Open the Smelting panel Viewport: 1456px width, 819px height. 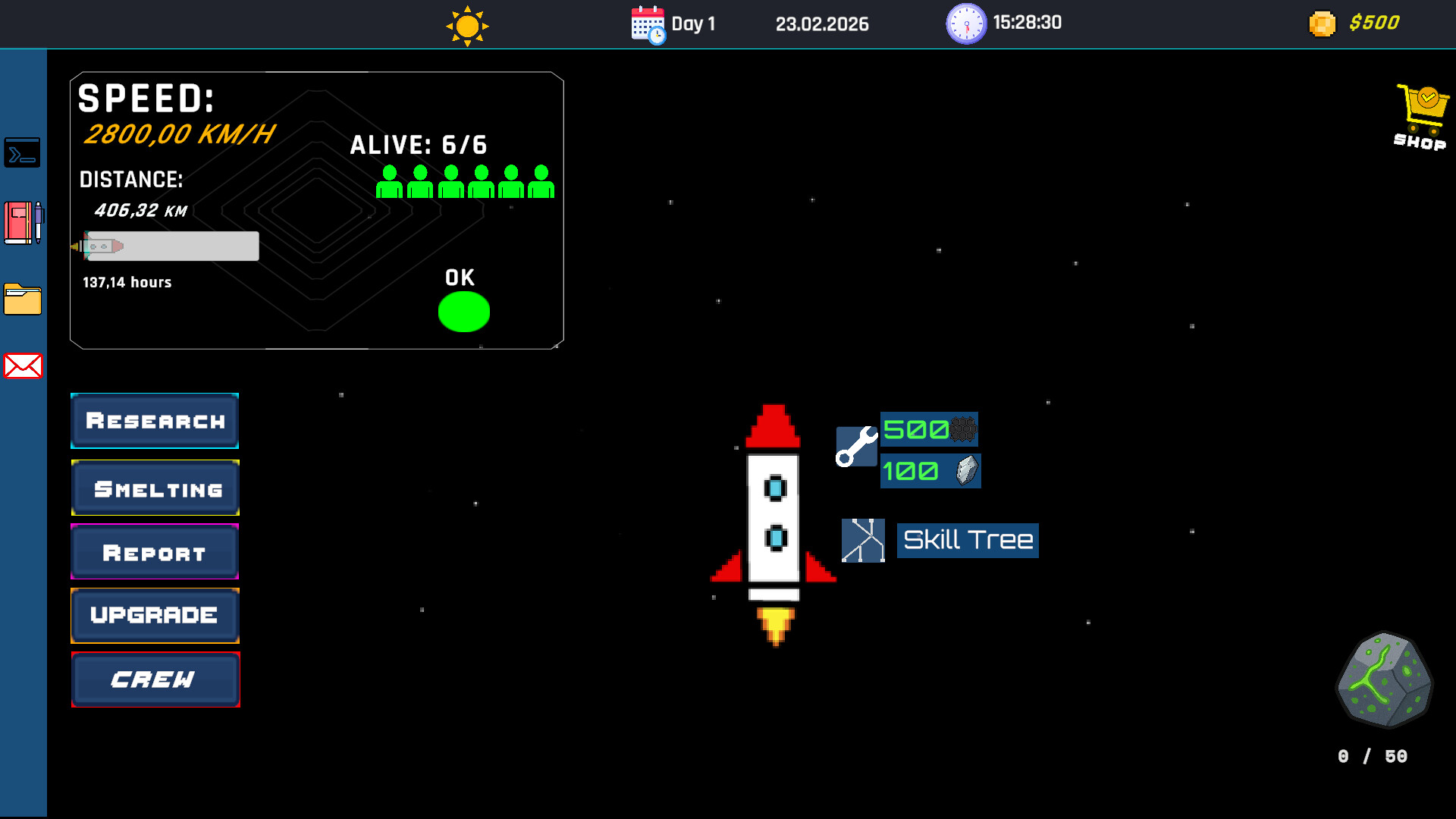(155, 488)
